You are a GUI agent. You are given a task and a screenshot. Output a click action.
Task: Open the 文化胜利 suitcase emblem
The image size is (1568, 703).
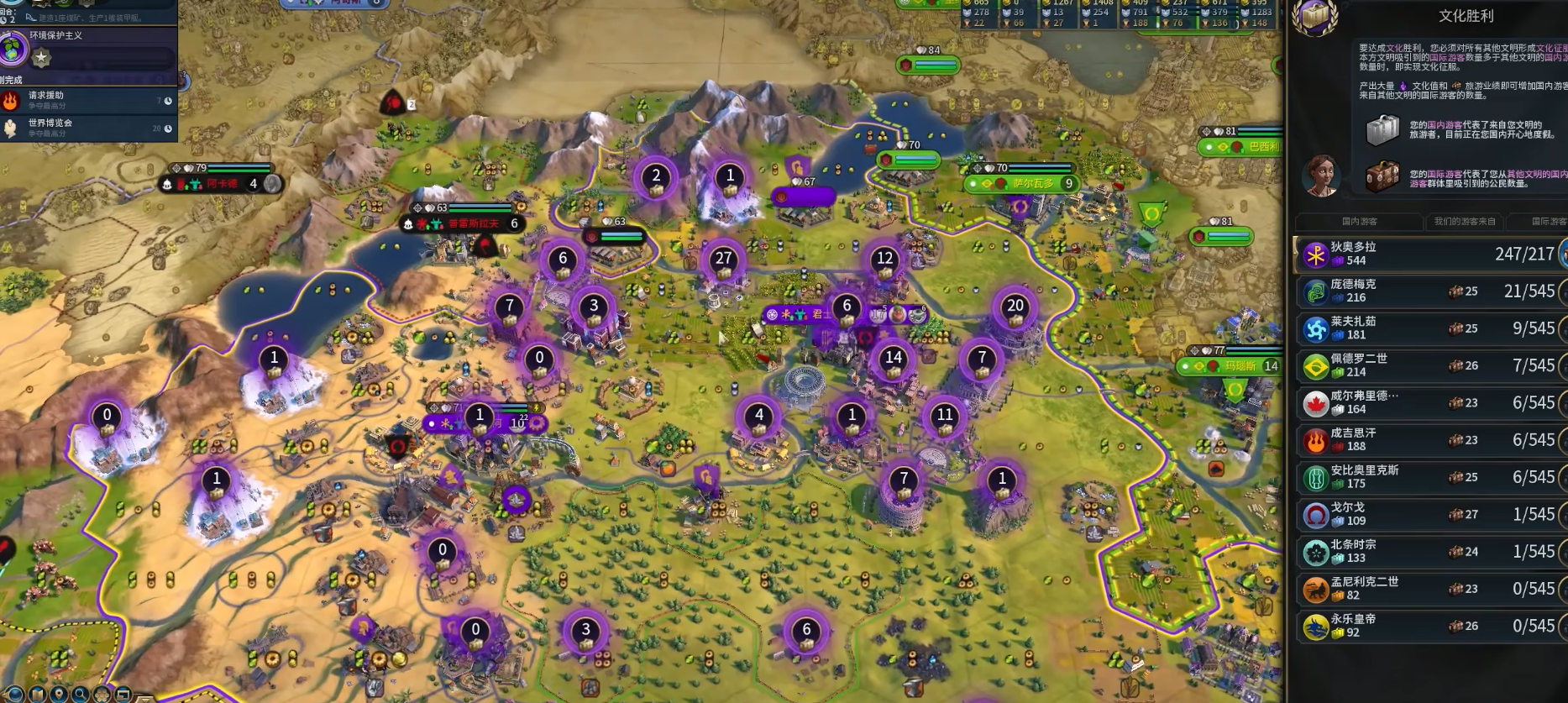click(x=1315, y=17)
